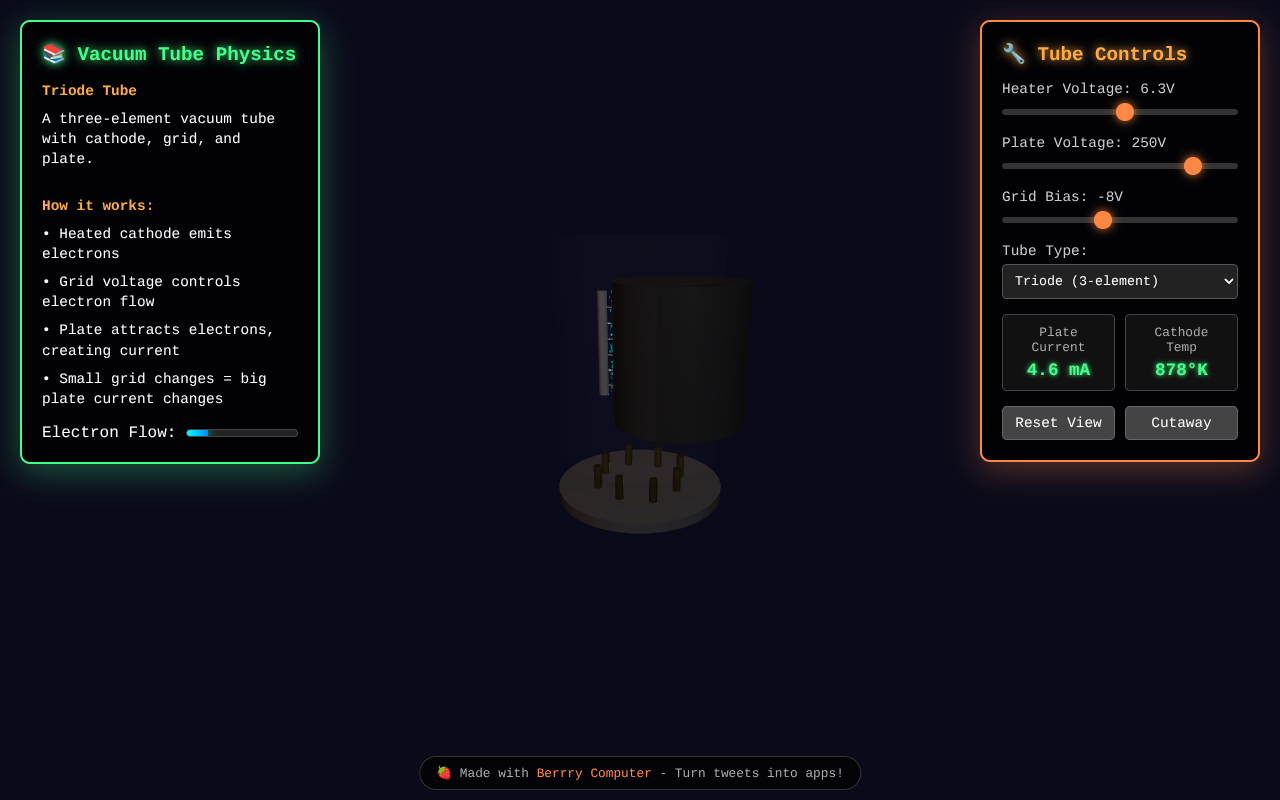Click the How it works heading
The image size is (1280, 800).
97,205
